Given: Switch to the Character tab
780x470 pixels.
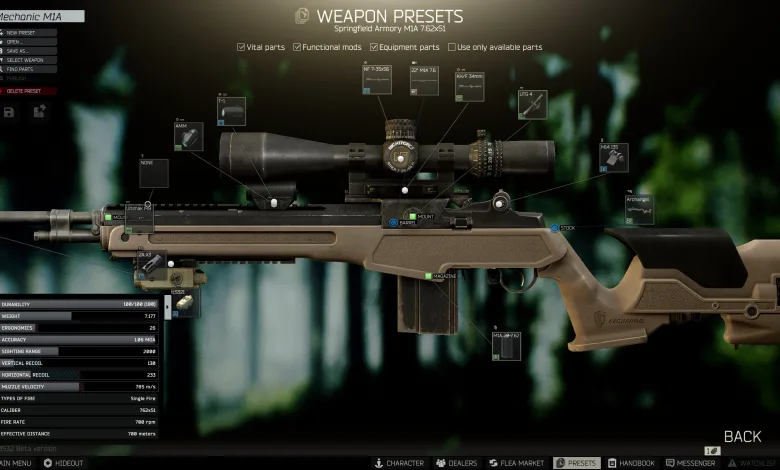Looking at the screenshot, I should click(399, 463).
